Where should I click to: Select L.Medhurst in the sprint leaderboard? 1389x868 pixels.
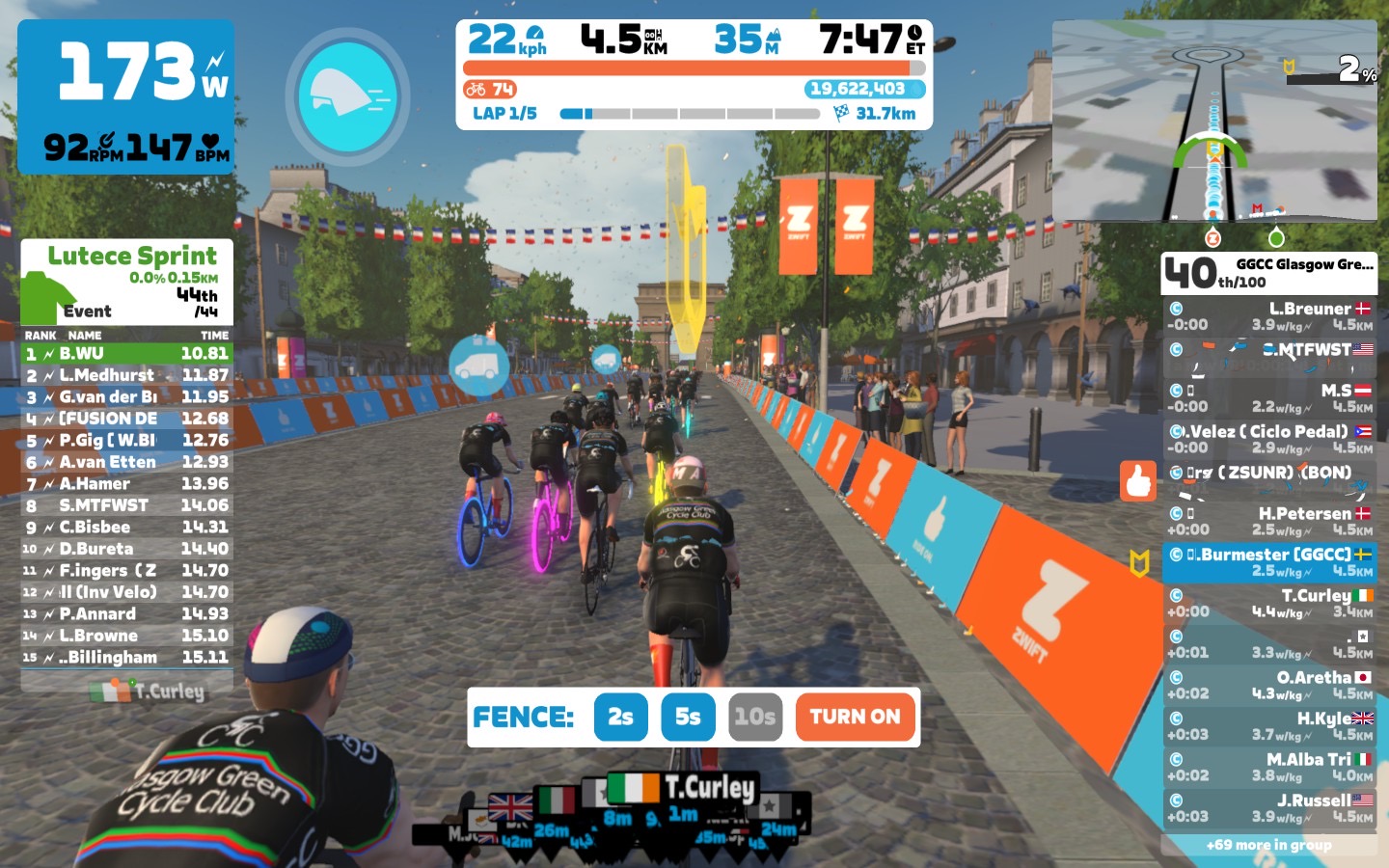tap(126, 375)
